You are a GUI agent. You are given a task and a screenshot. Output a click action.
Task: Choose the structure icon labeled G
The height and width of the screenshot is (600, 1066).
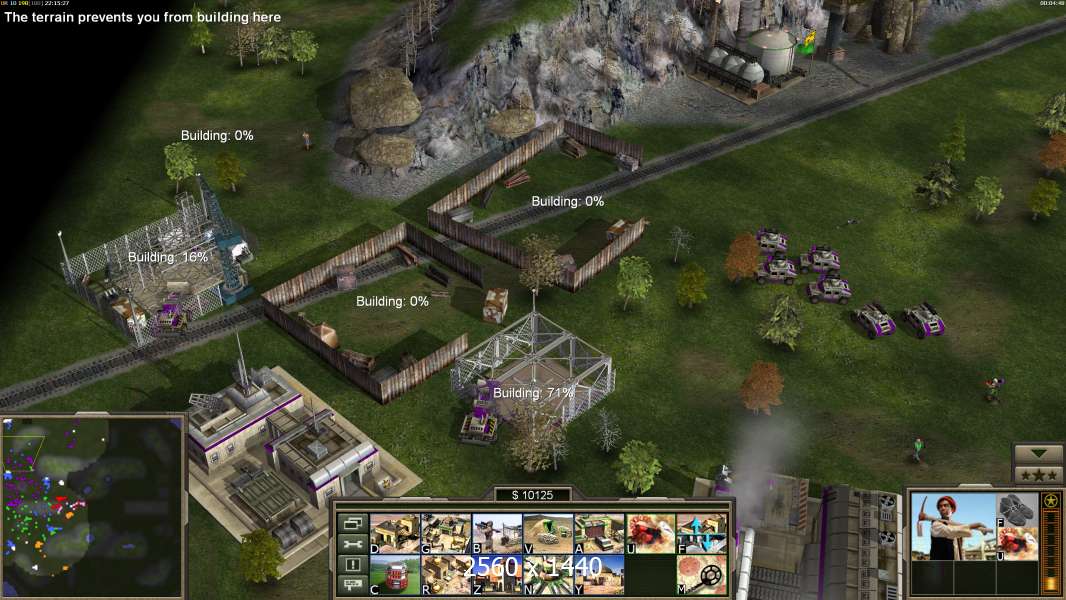point(445,533)
